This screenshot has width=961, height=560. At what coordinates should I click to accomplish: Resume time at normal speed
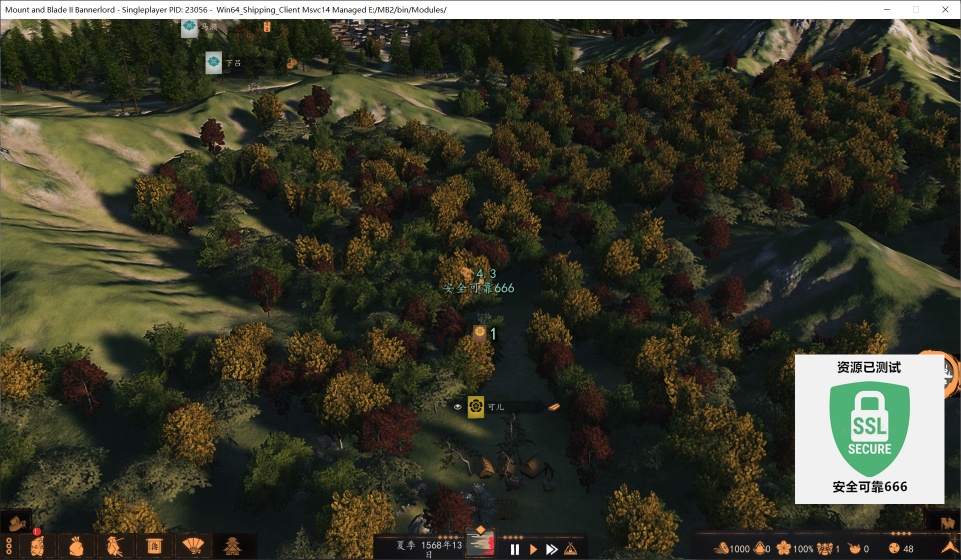point(534,549)
